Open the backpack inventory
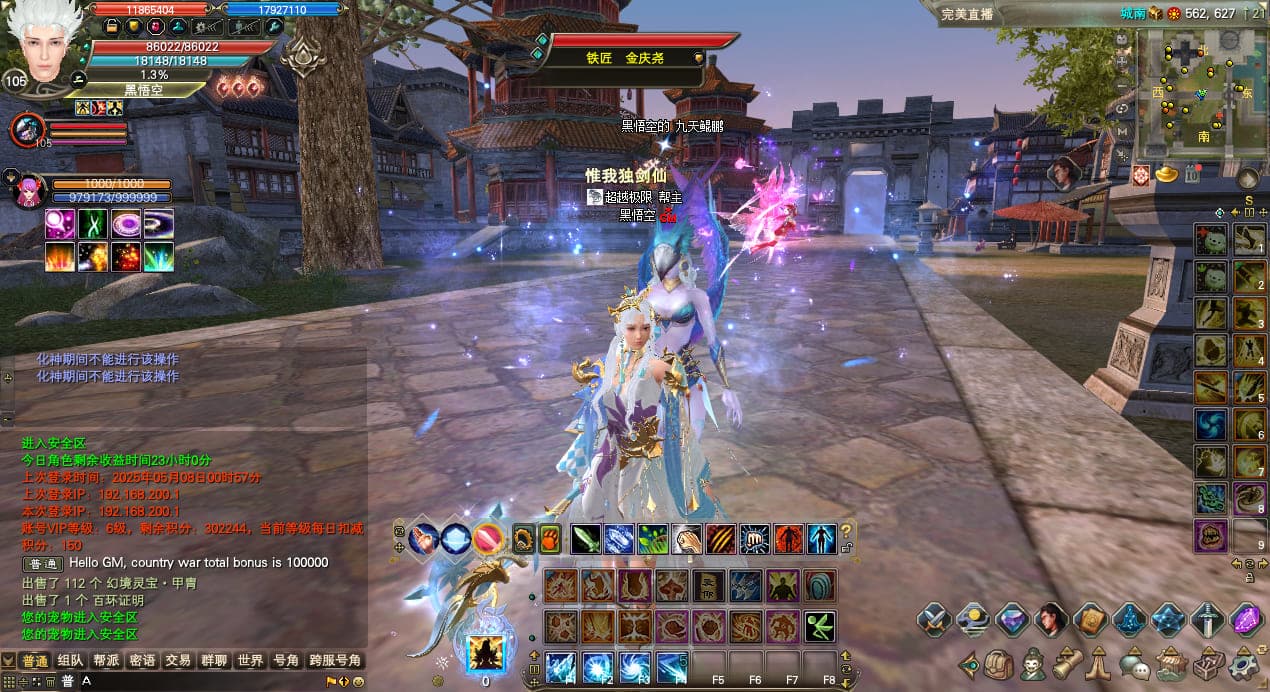This screenshot has width=1270, height=692. pyautogui.click(x=998, y=663)
